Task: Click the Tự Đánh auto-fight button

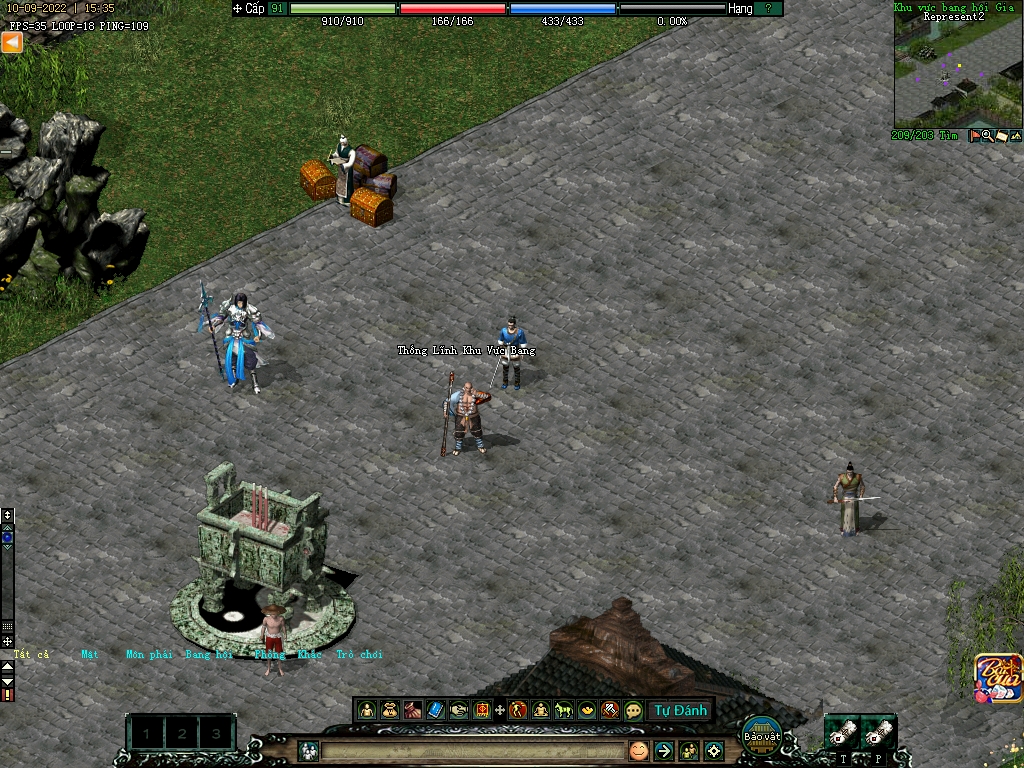Action: coord(680,710)
